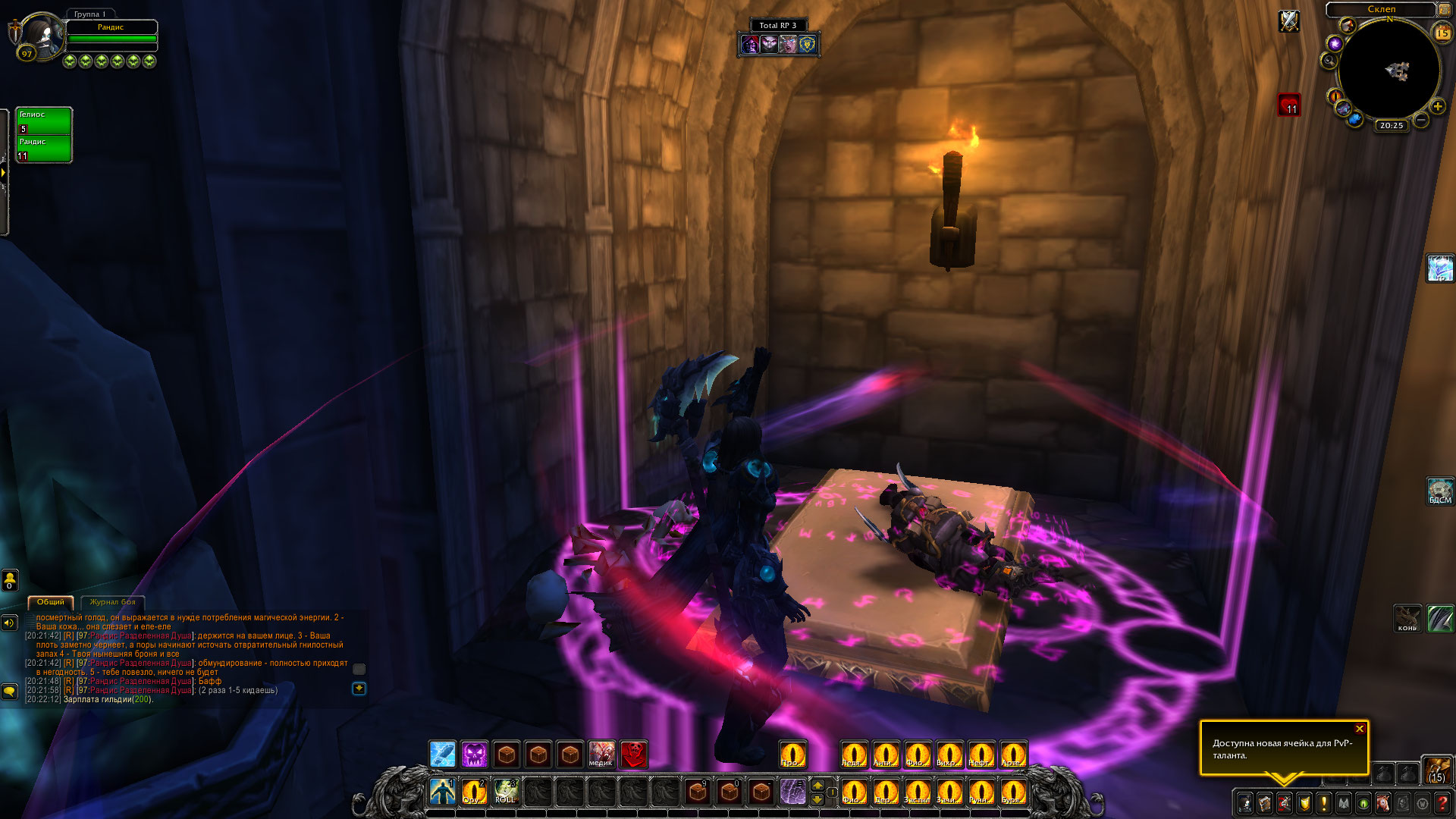Open the calendar showing day 15
The height and width of the screenshot is (819, 1456).
[1442, 33]
